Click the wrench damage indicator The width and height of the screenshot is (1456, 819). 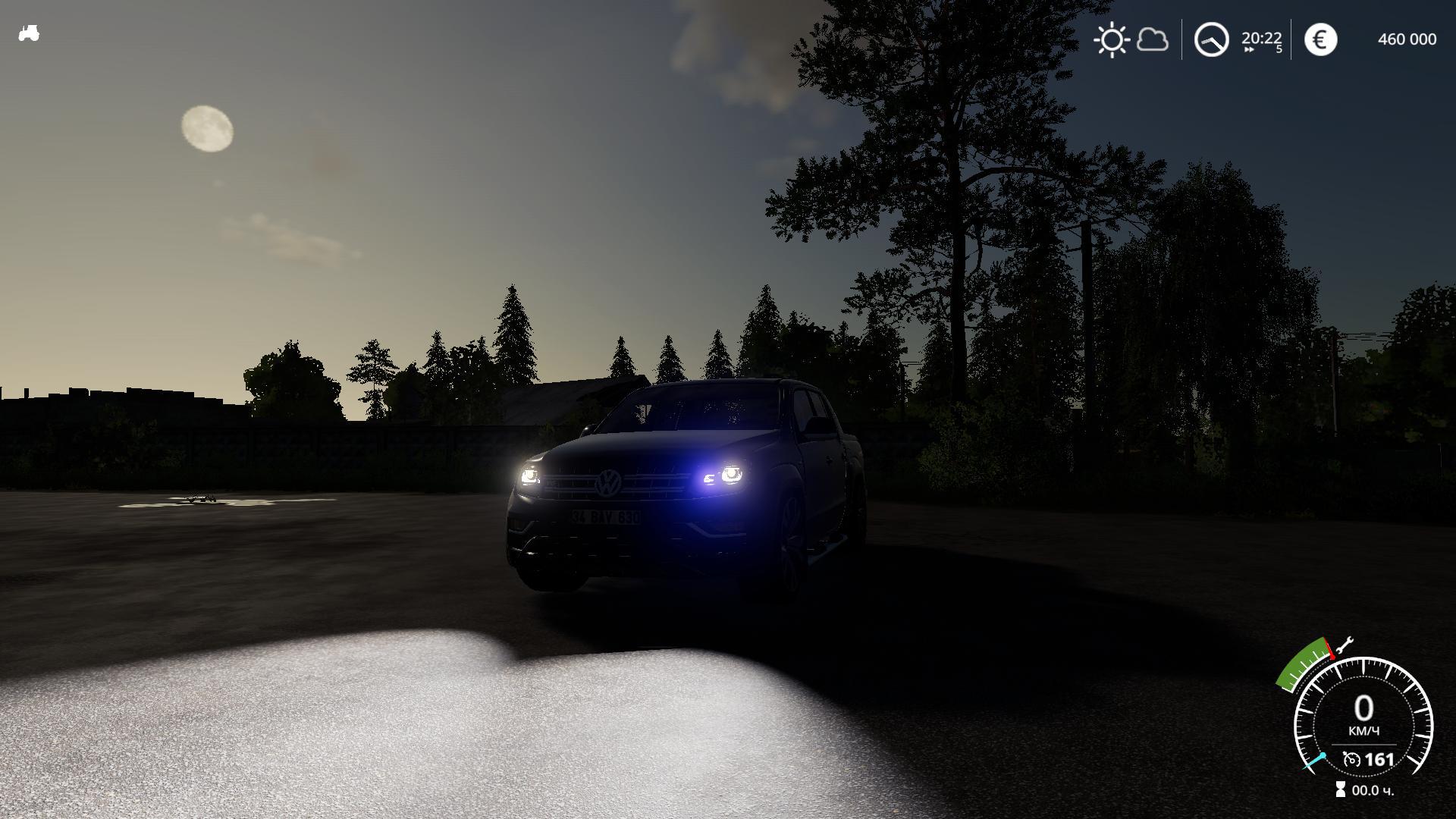click(1344, 645)
